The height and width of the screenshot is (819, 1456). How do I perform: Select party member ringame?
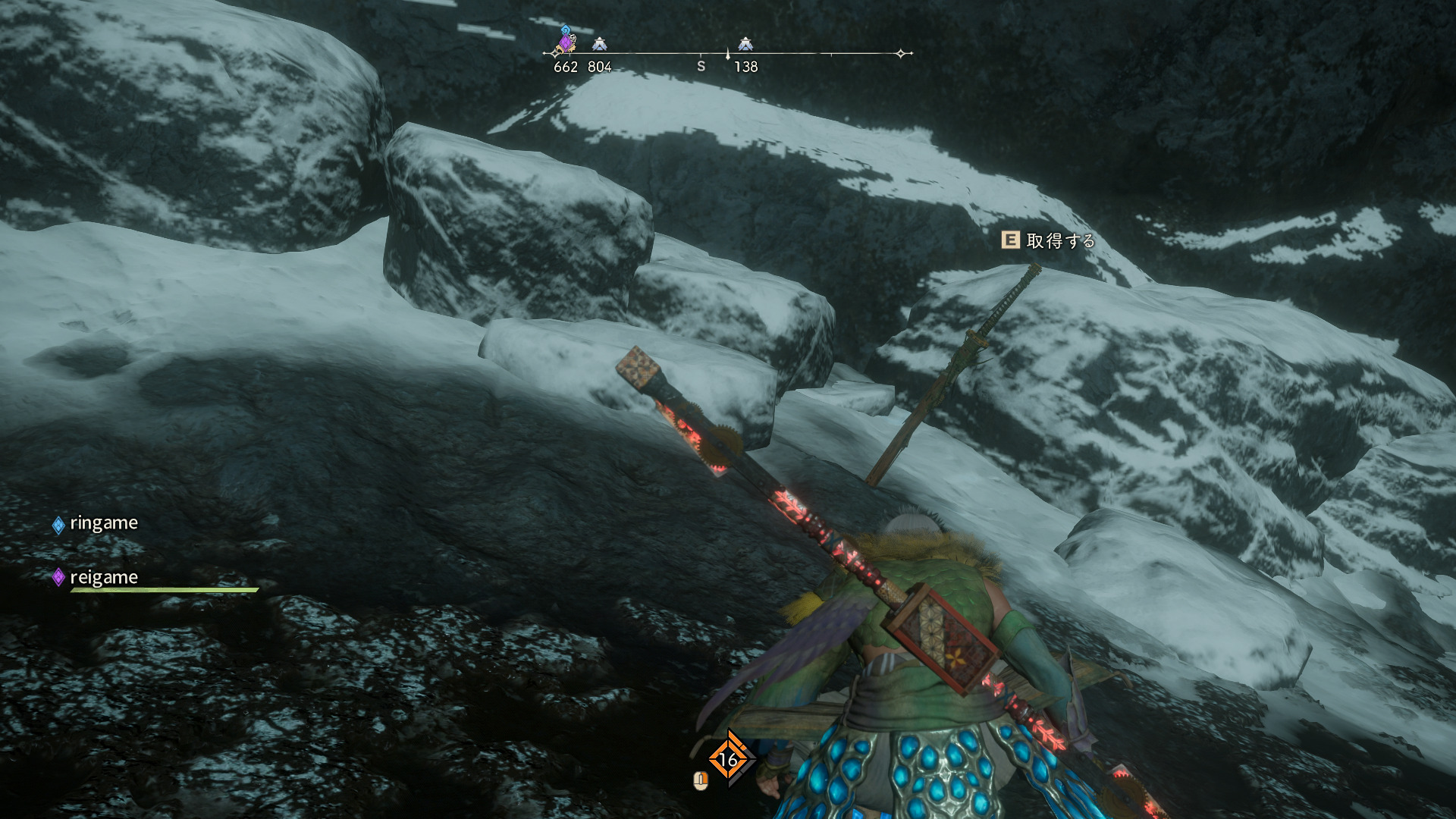click(x=103, y=523)
